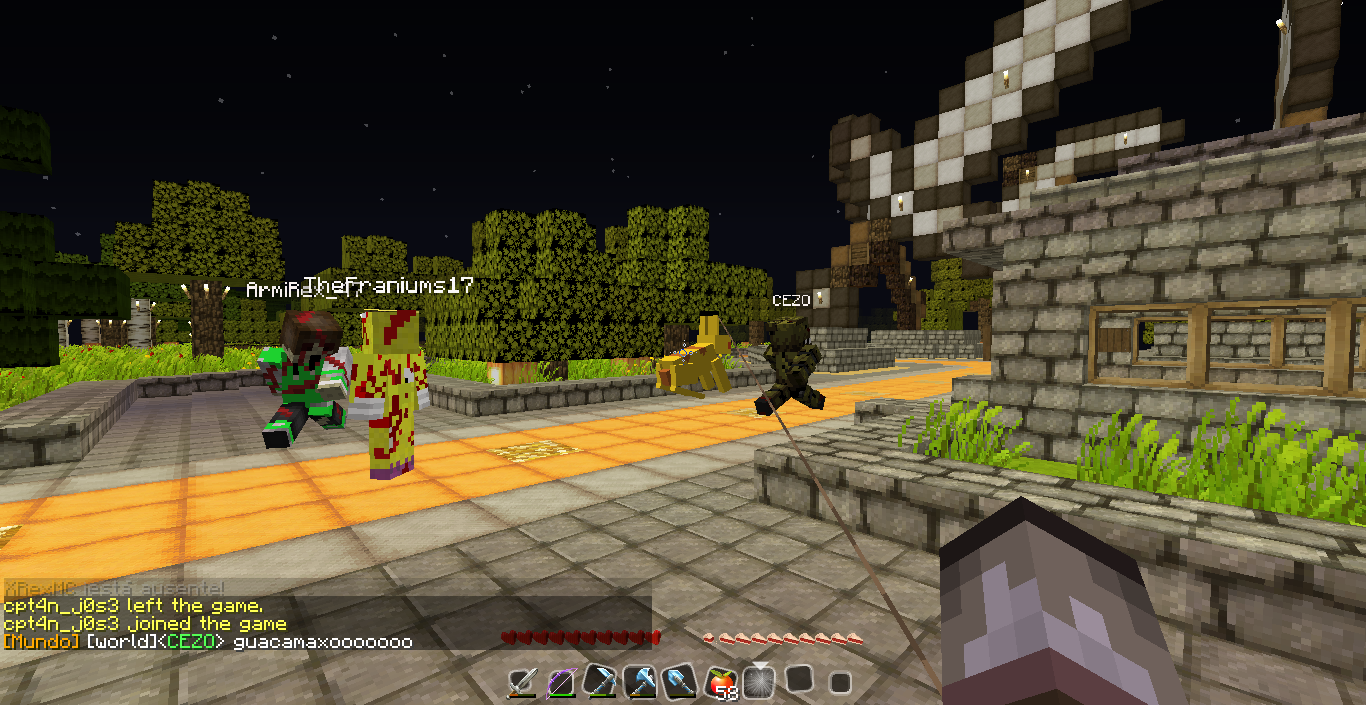Select the sword hotbar slot

pos(522,683)
